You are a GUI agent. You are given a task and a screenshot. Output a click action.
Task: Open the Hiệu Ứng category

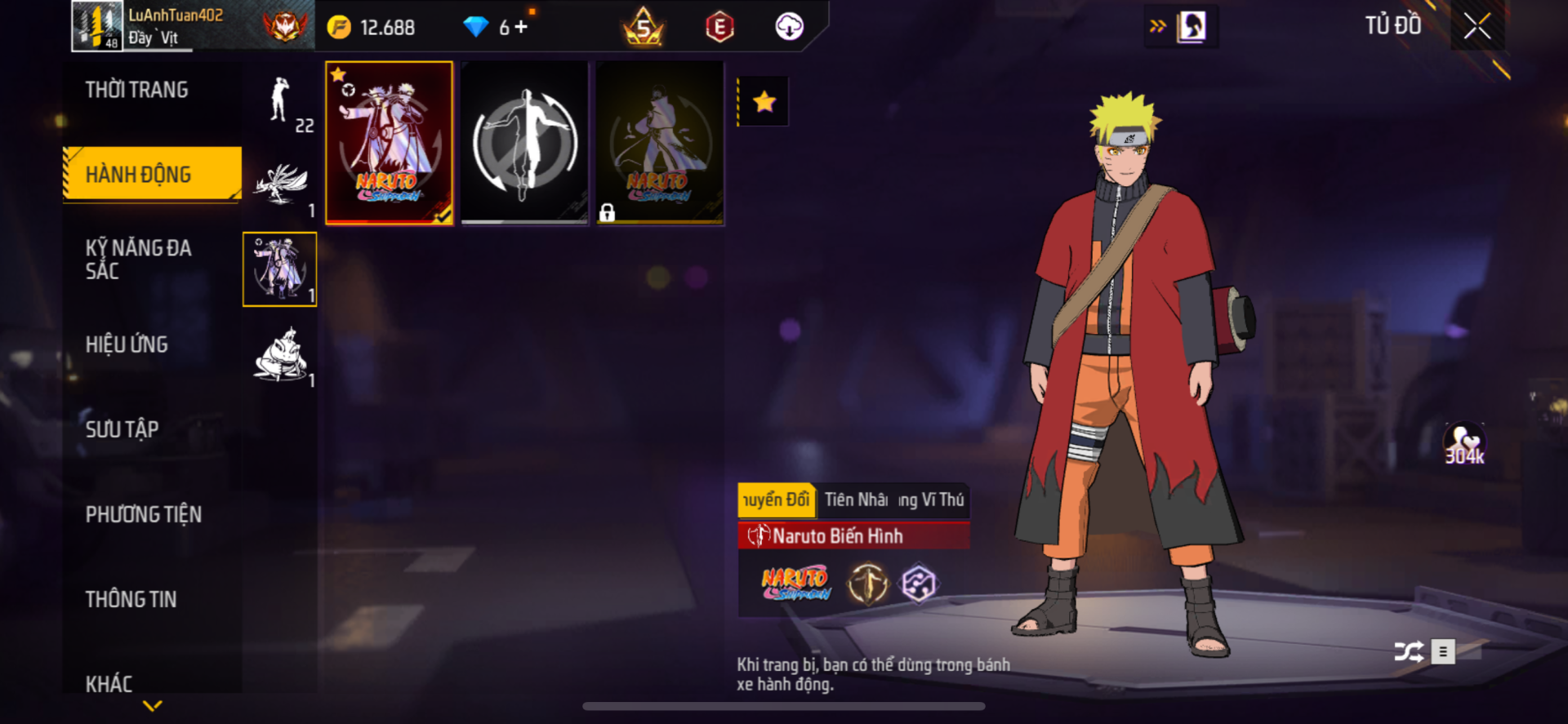pos(127,344)
